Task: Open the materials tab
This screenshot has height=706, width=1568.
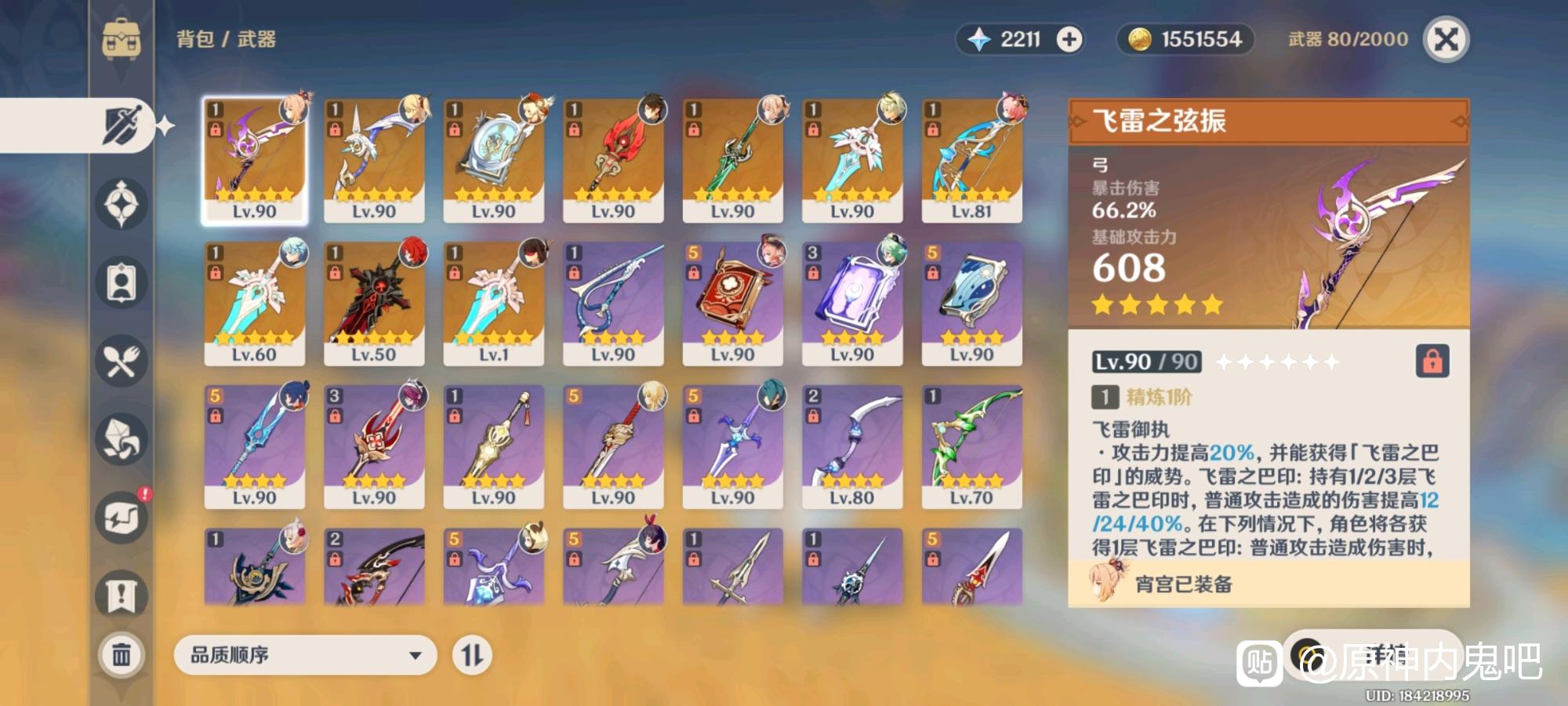Action: pos(122,439)
